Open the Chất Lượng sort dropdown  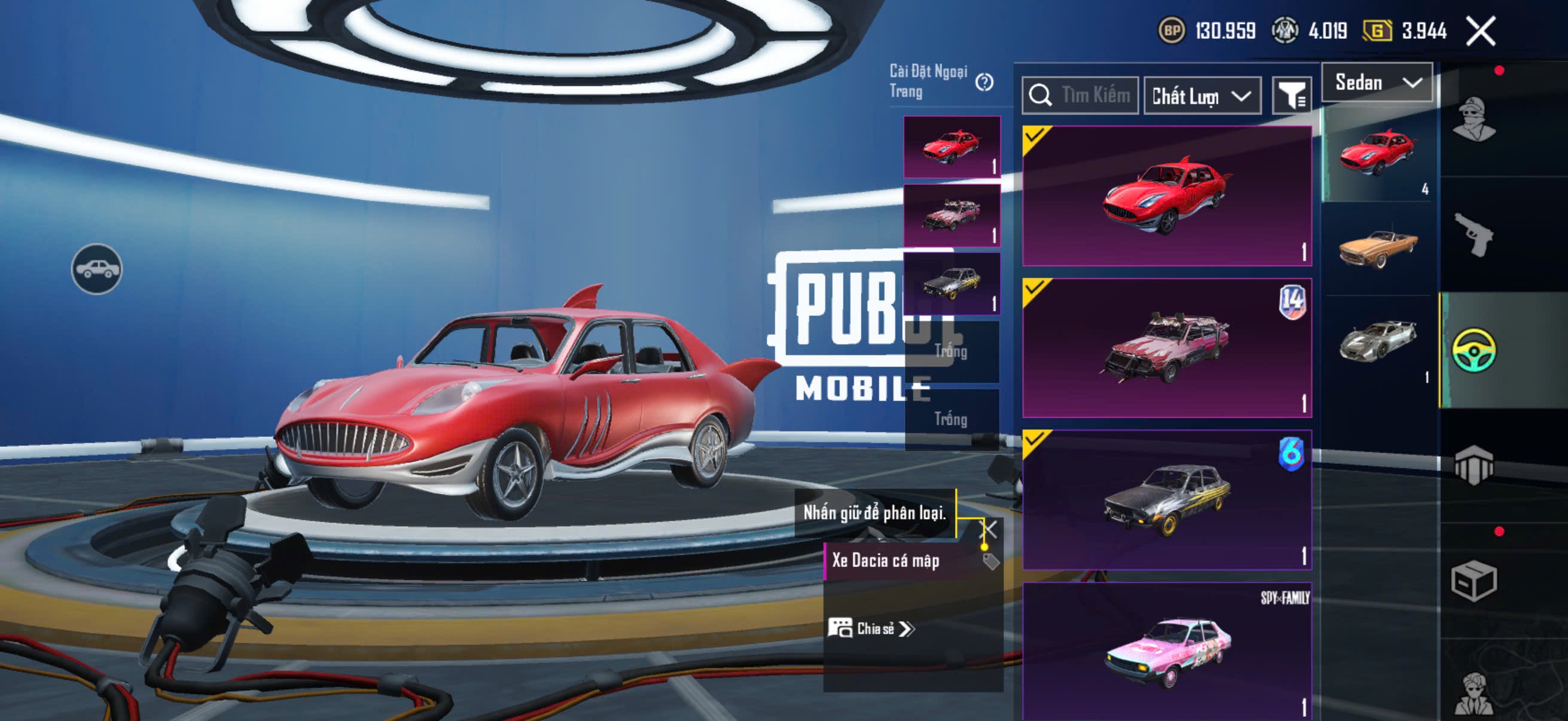tap(1201, 96)
